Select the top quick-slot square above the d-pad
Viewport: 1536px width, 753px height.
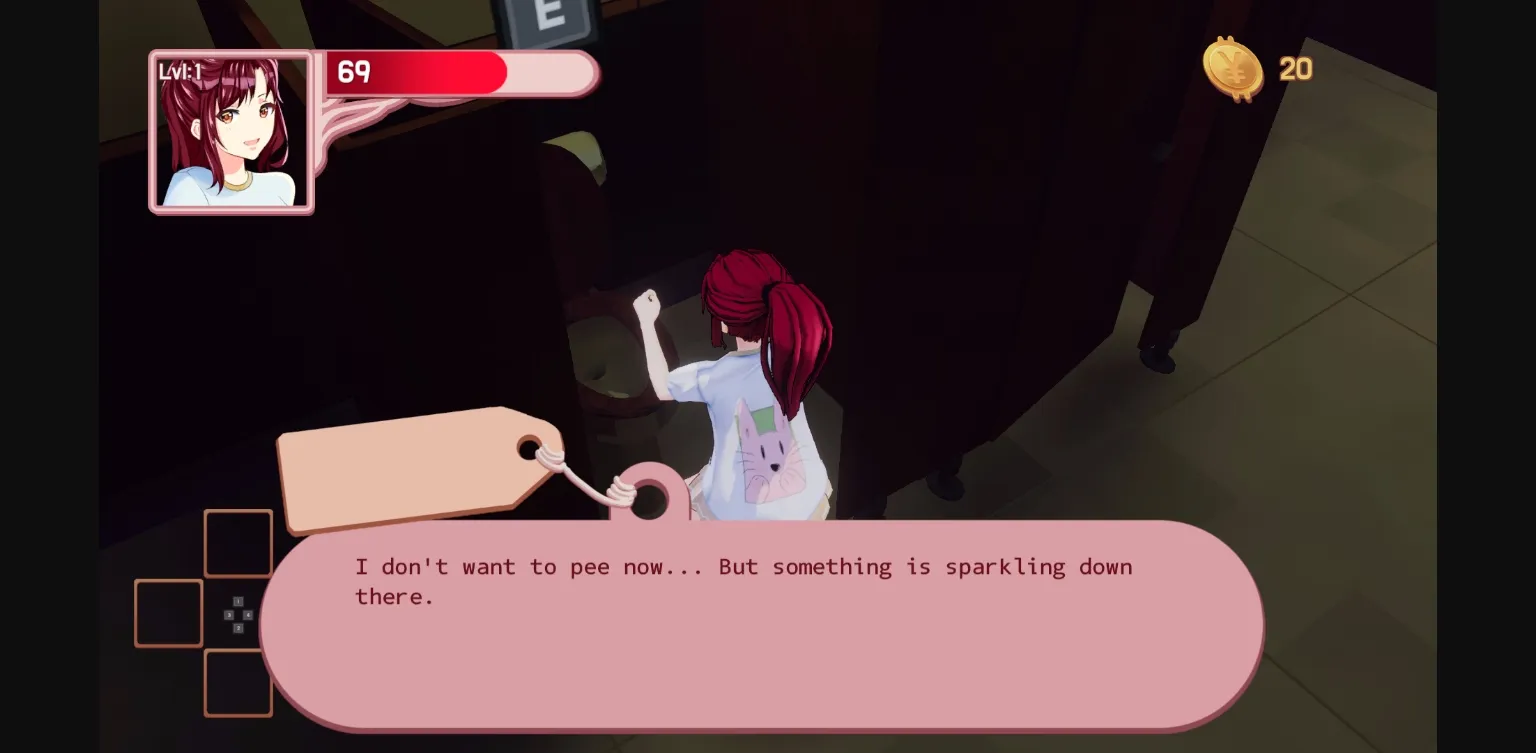click(238, 542)
